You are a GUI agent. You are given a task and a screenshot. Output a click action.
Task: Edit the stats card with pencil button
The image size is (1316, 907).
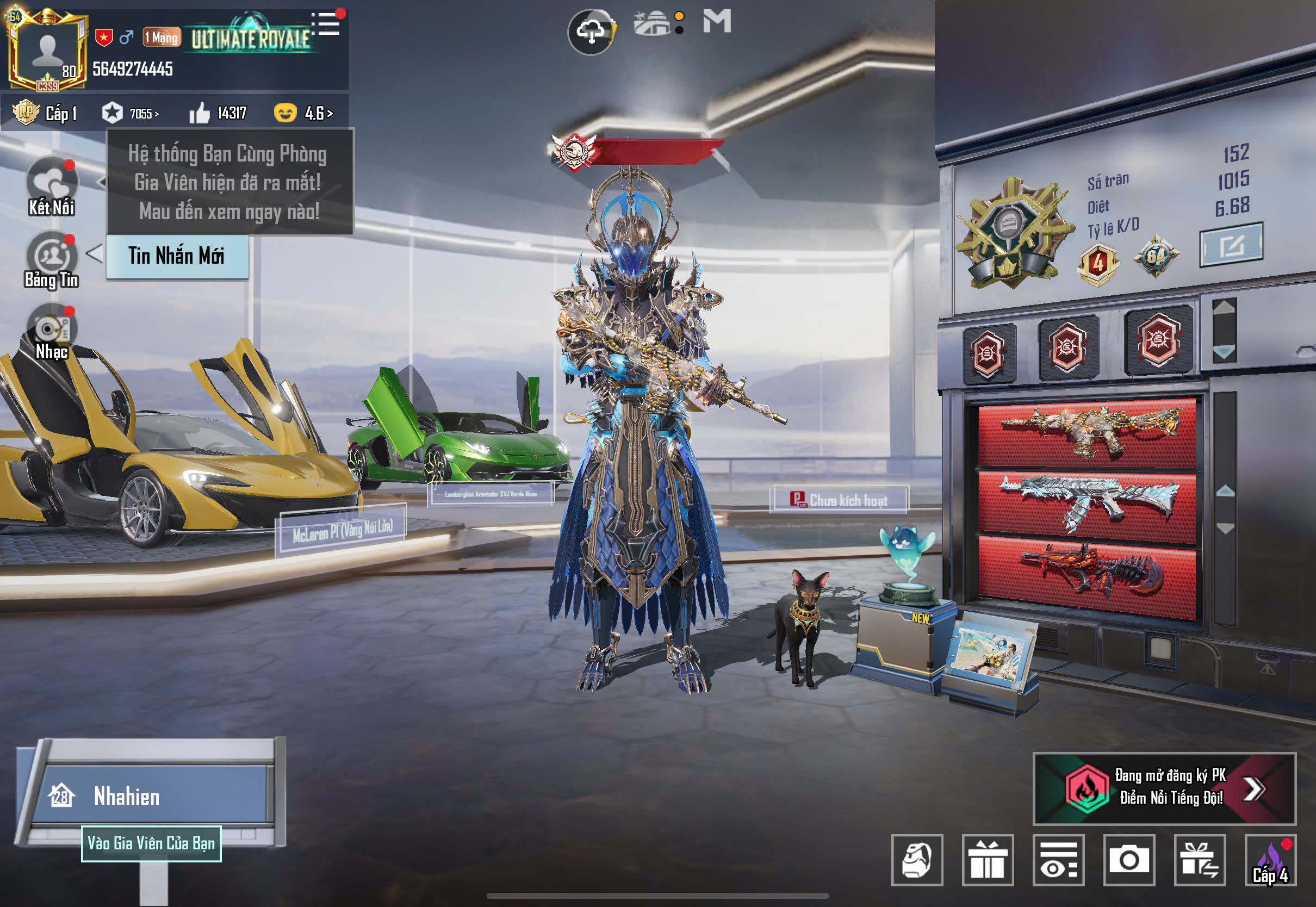tap(1231, 245)
